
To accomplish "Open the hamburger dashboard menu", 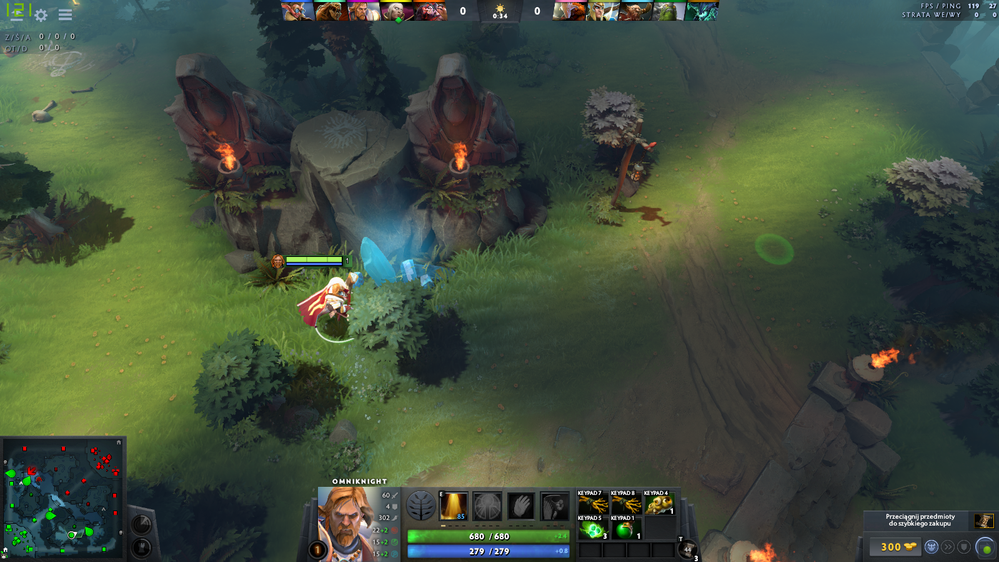I will coord(65,15).
